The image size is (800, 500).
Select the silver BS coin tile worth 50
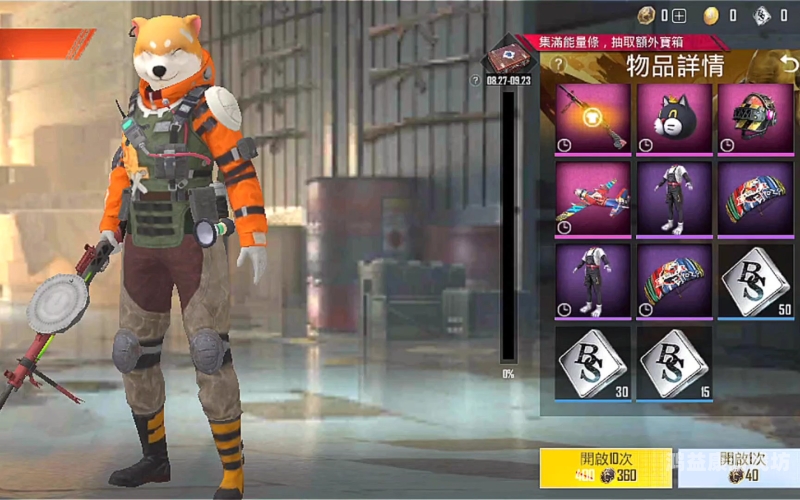[755, 281]
